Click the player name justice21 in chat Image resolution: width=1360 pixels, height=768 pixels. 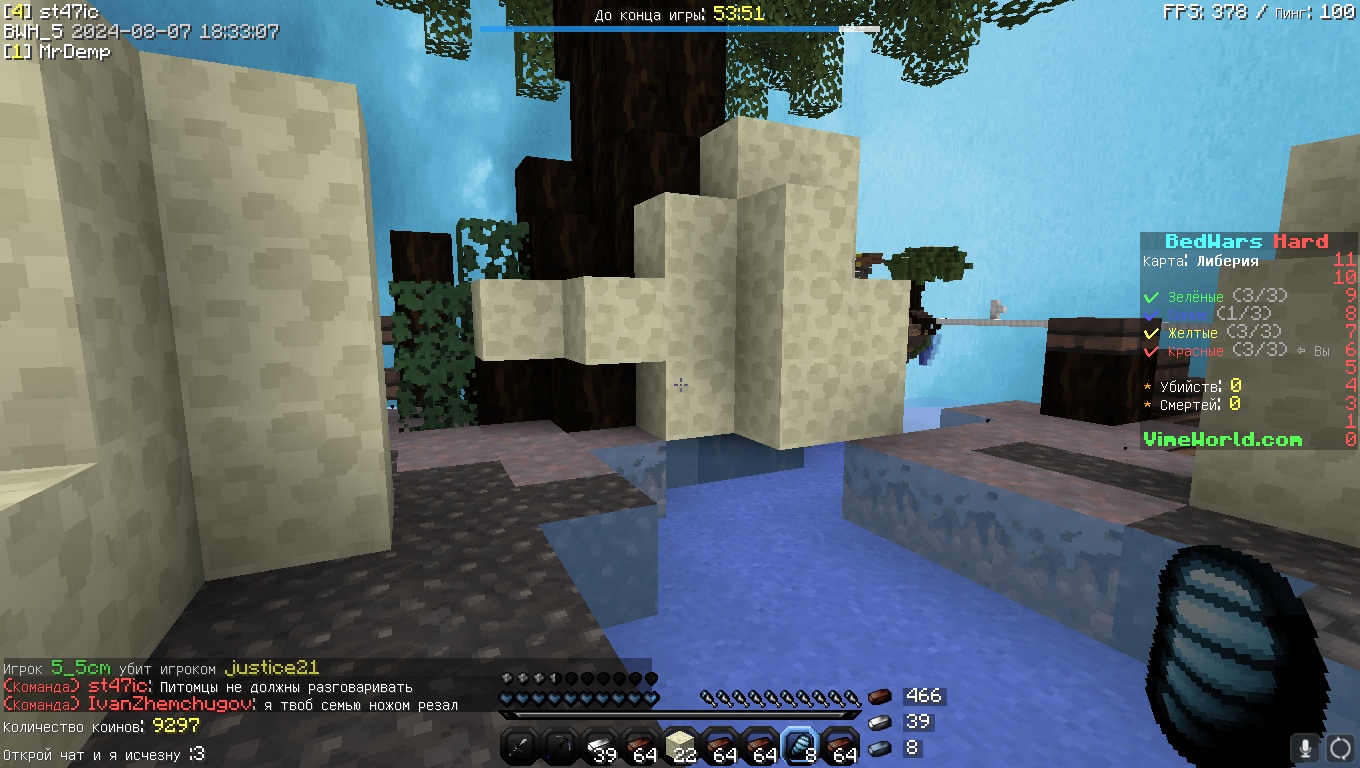tap(273, 668)
